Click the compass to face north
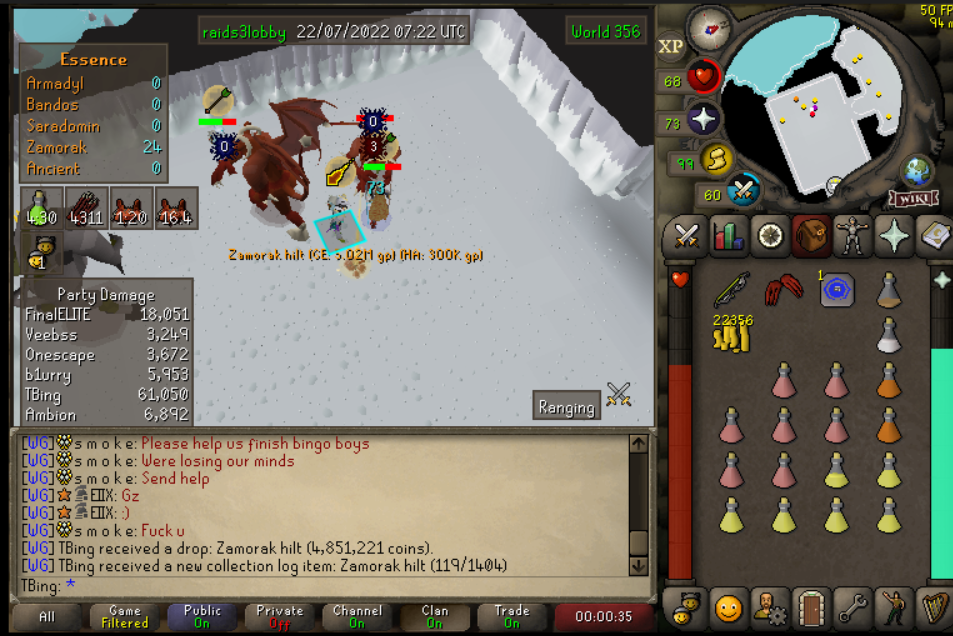953x636 pixels. (x=710, y=27)
